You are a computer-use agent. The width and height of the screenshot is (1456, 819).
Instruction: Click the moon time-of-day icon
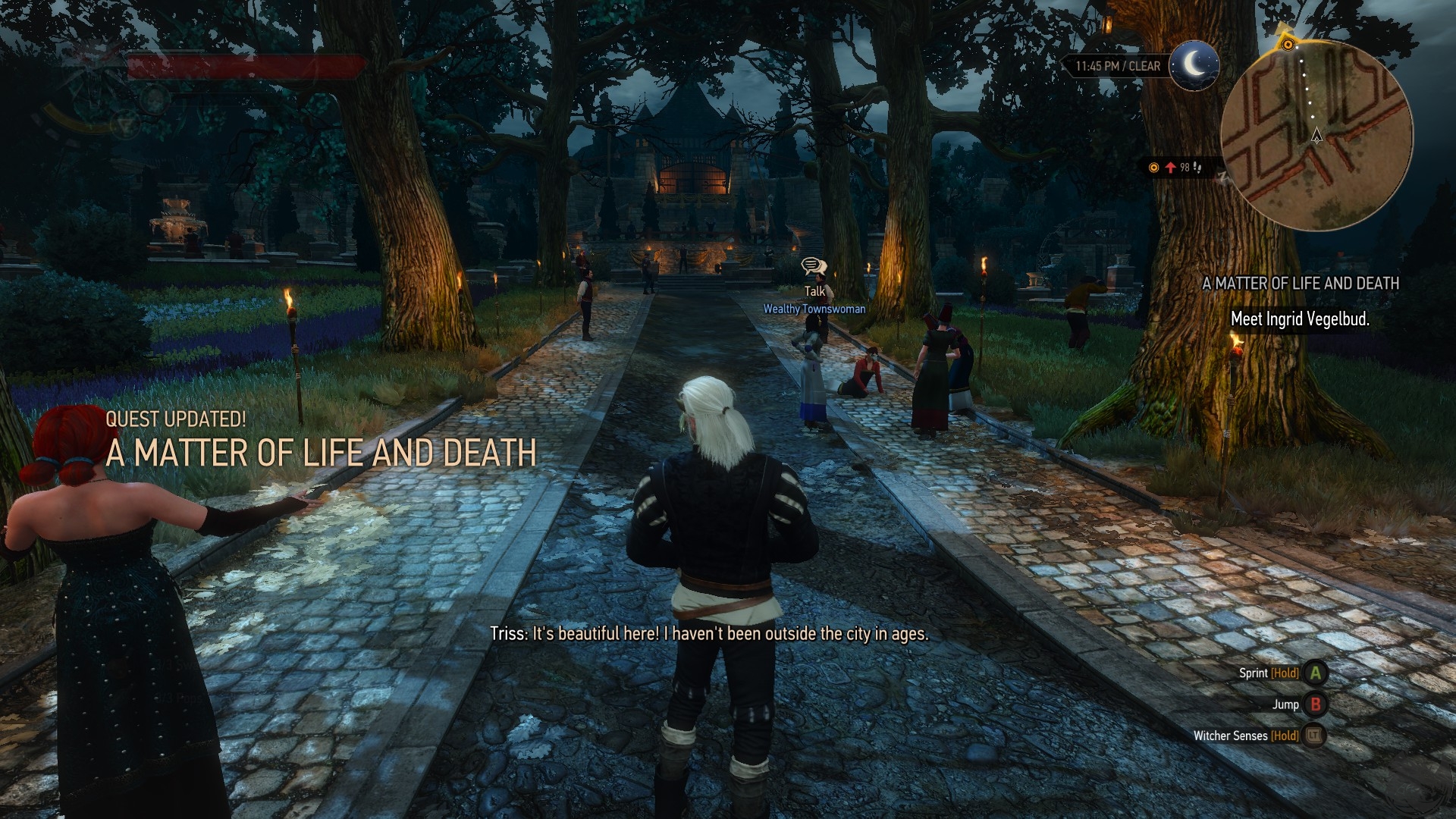1194,66
